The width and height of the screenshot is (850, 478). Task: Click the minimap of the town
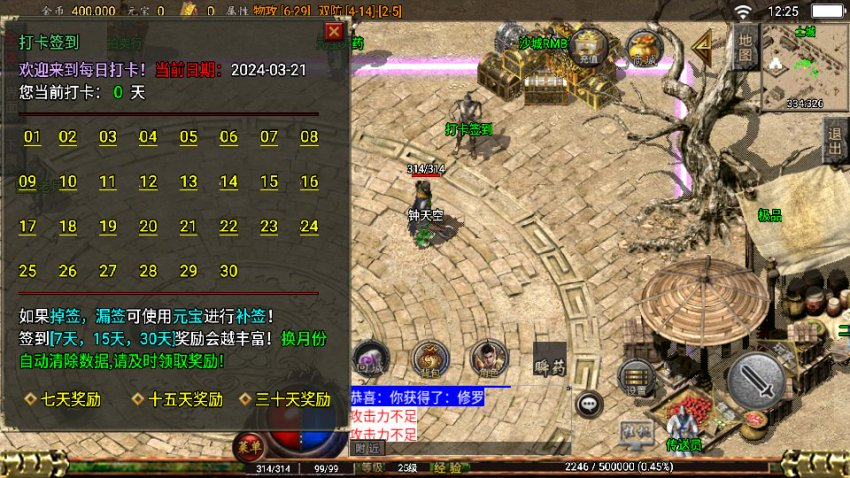(804, 67)
